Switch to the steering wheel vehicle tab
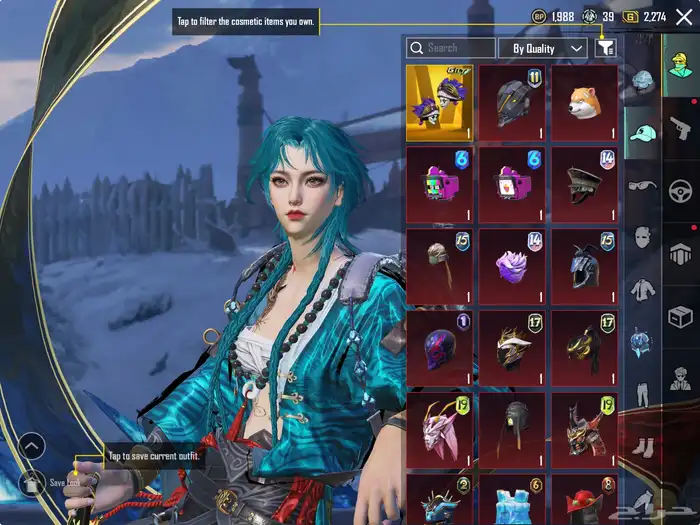 click(x=682, y=190)
